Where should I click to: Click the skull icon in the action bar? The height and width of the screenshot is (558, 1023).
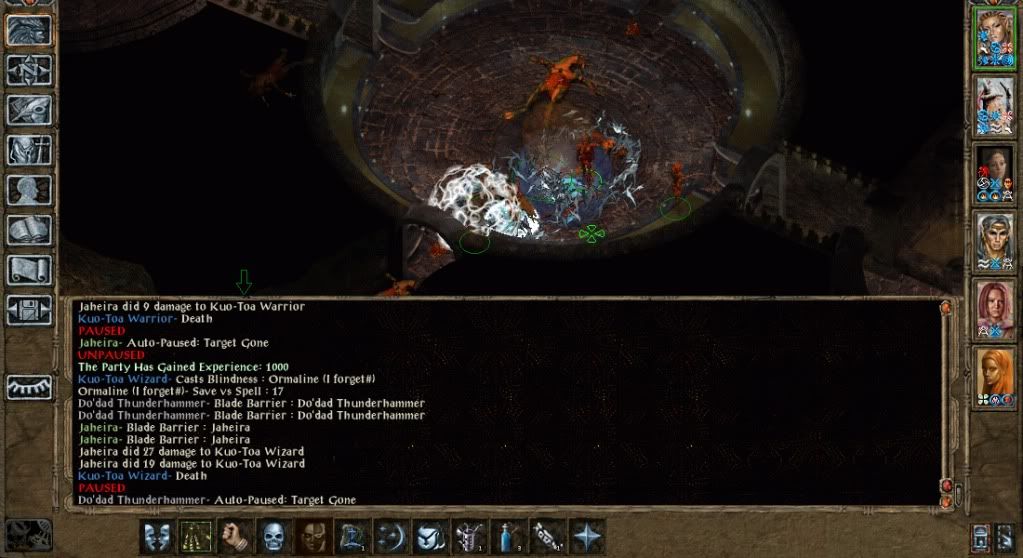point(273,535)
